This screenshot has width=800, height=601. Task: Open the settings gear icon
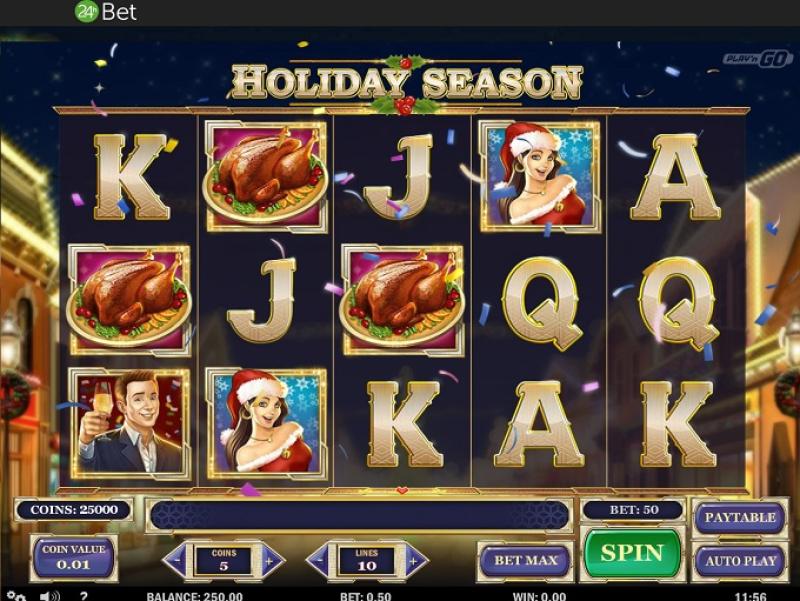(15, 596)
